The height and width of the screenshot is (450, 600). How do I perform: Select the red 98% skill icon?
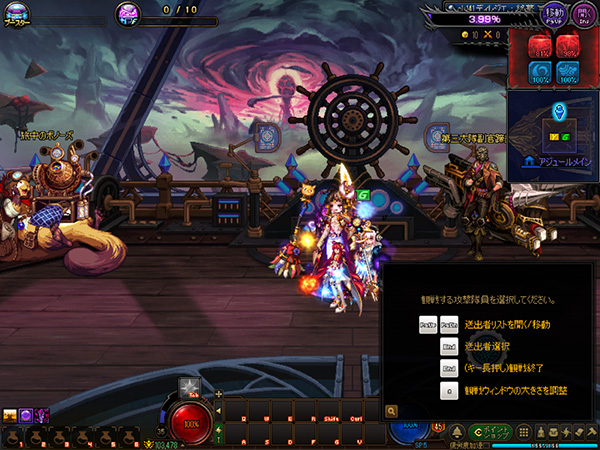568,46
